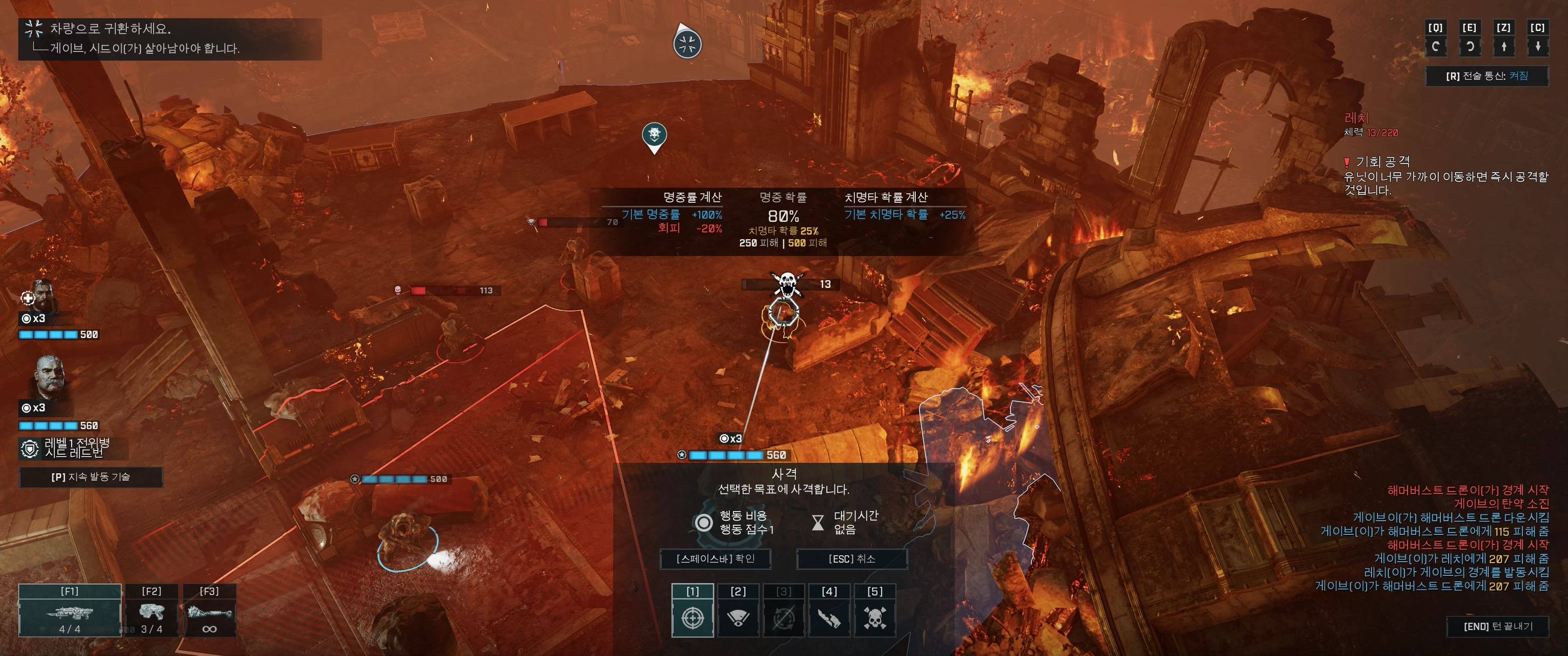This screenshot has height=656, width=1568.
Task: End the turn with 턴 끝내기
Action: (1497, 626)
